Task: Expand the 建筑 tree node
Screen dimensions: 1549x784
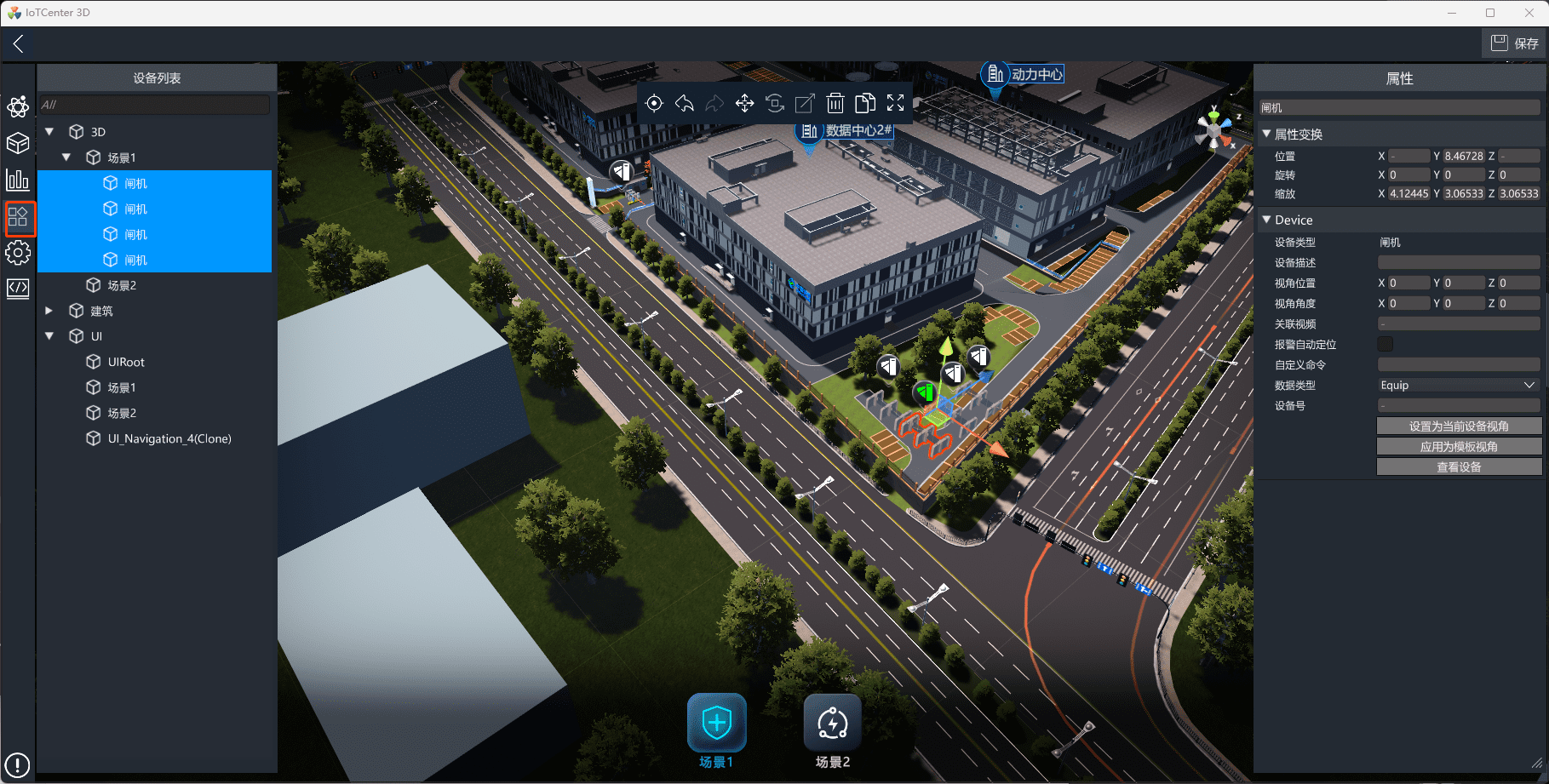Action: (x=49, y=311)
